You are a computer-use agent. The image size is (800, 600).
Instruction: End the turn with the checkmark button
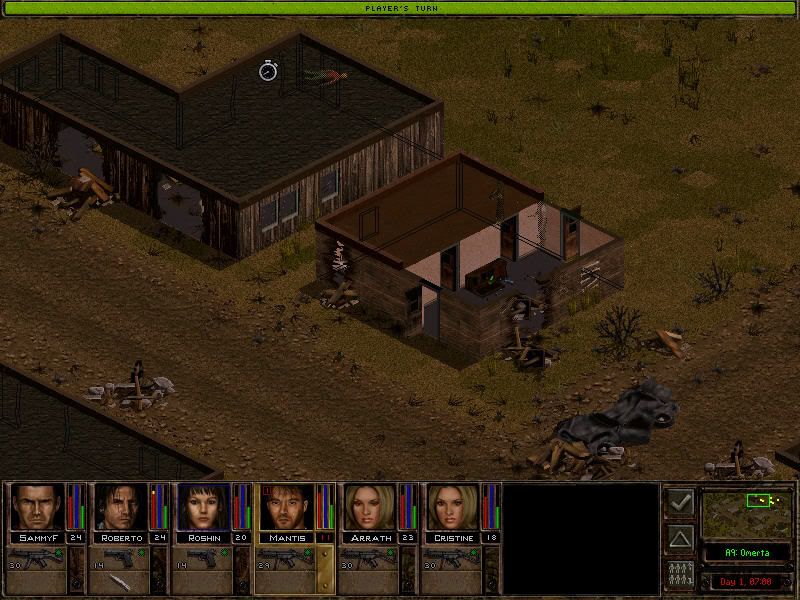point(681,502)
